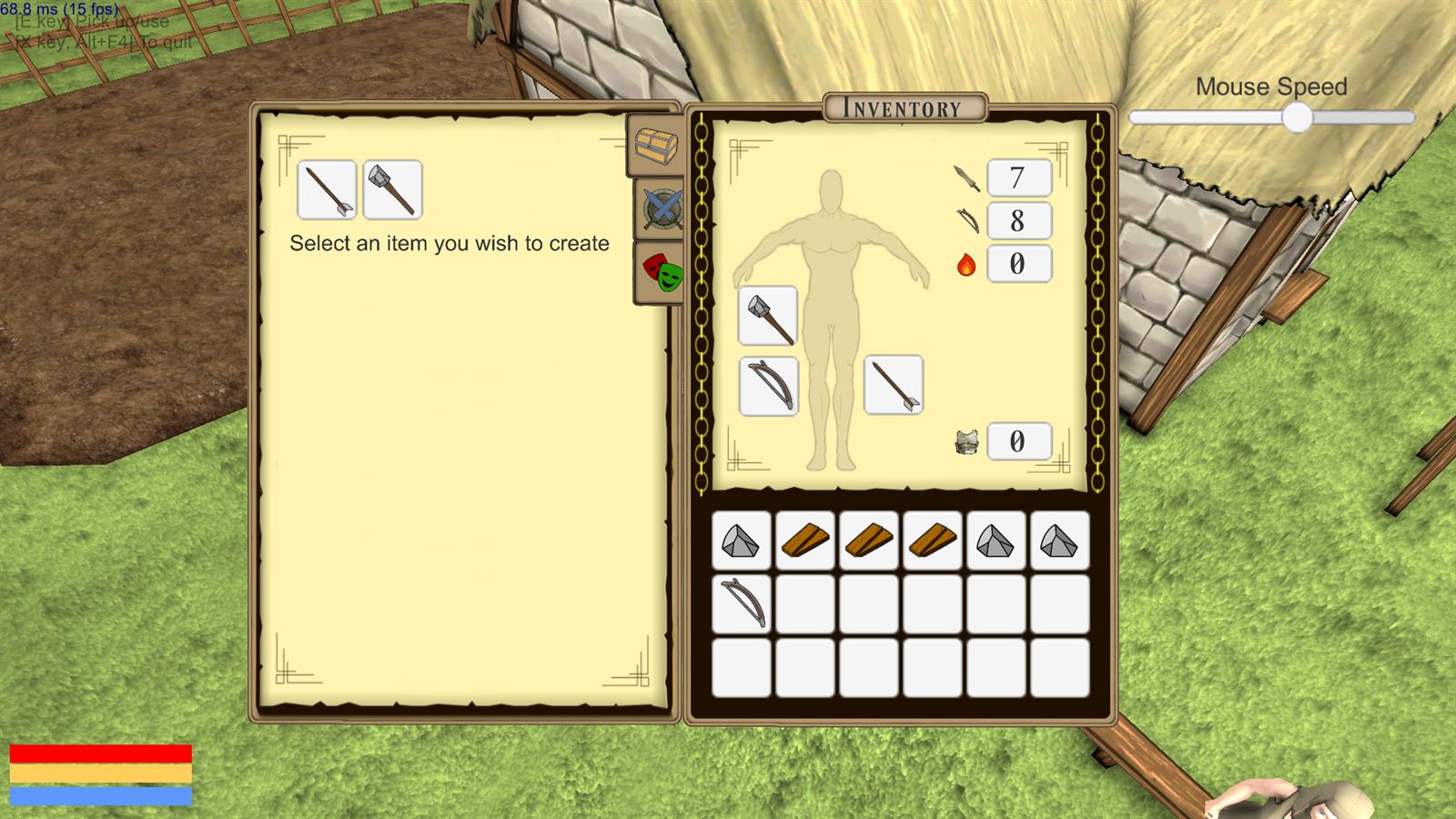Viewport: 1456px width, 819px height.
Task: Click the bow skill icon
Action: (x=967, y=220)
